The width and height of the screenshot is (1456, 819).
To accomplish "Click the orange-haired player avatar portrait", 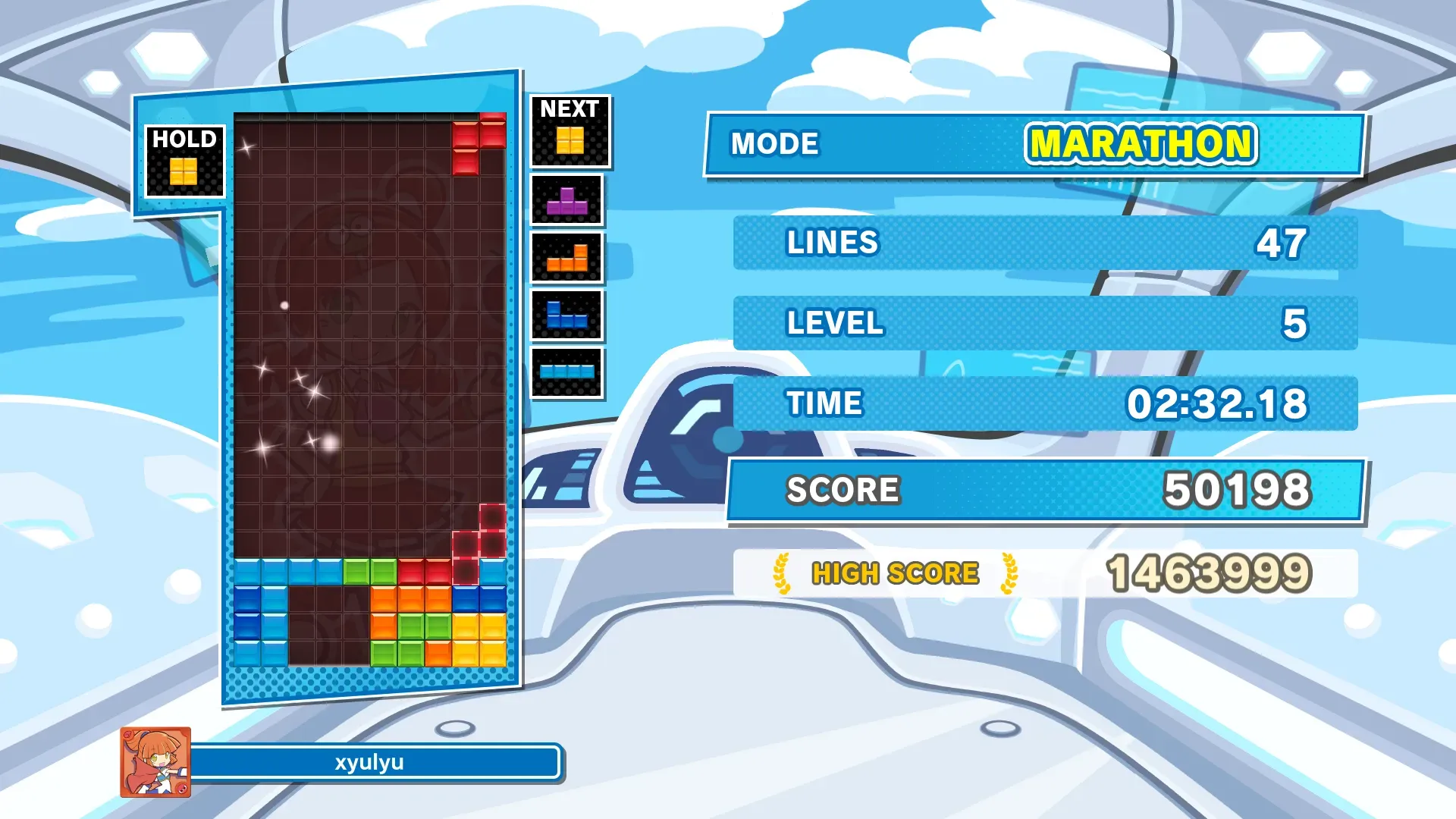I will [x=155, y=761].
